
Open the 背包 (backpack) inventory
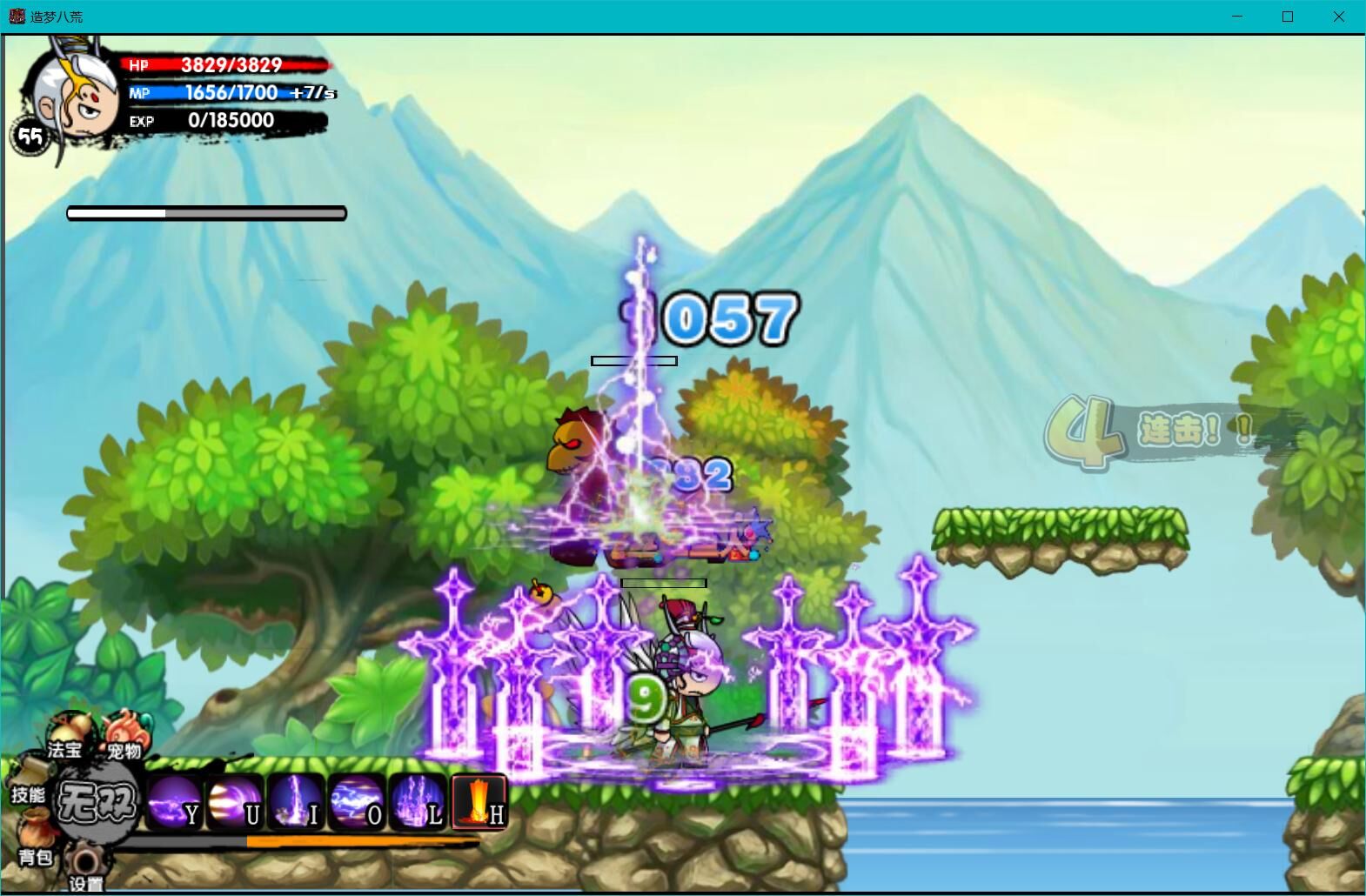(x=35, y=837)
